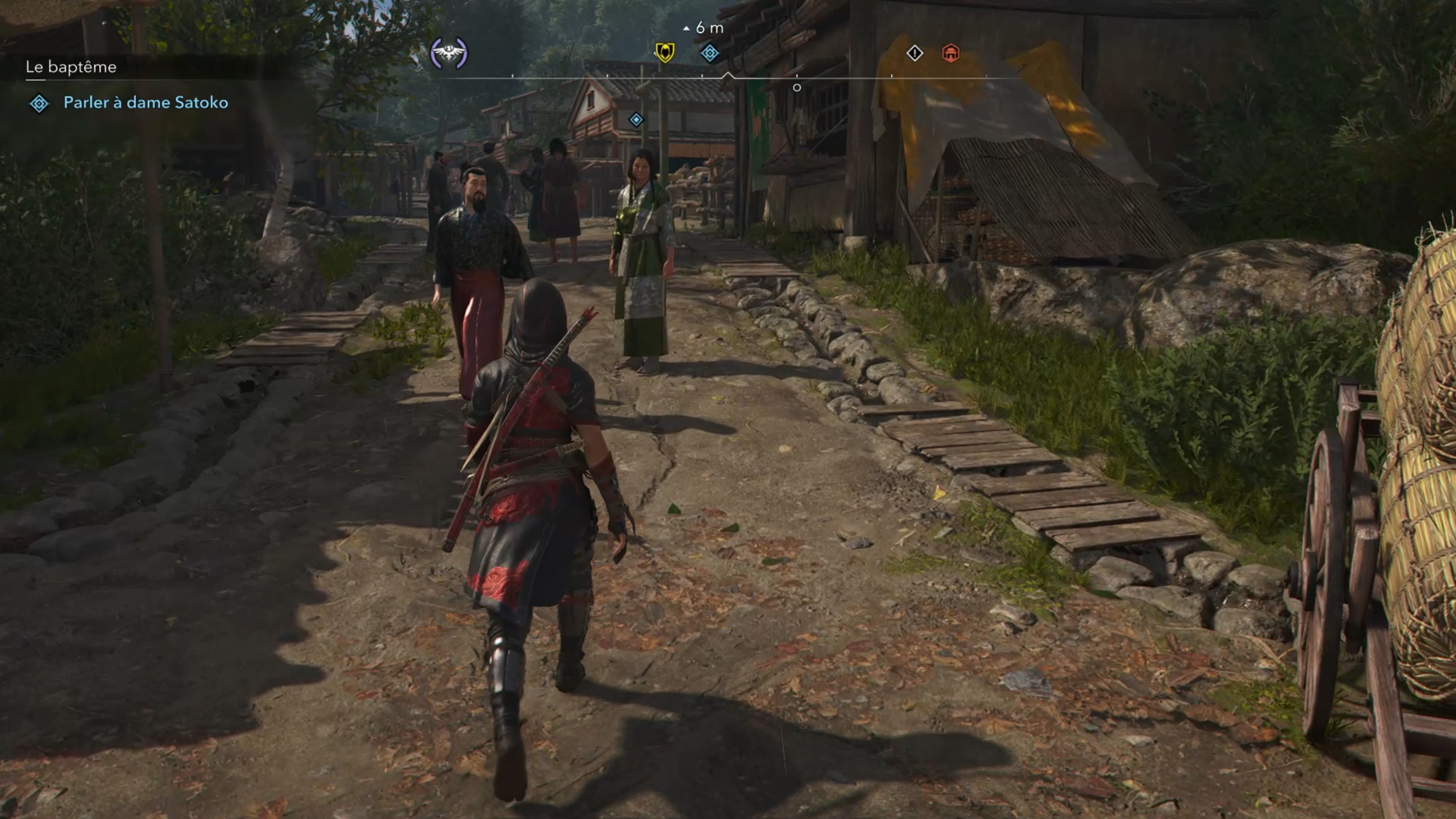This screenshot has height=819, width=1456.
Task: Open the "Le baptême" quest title
Action: click(71, 67)
